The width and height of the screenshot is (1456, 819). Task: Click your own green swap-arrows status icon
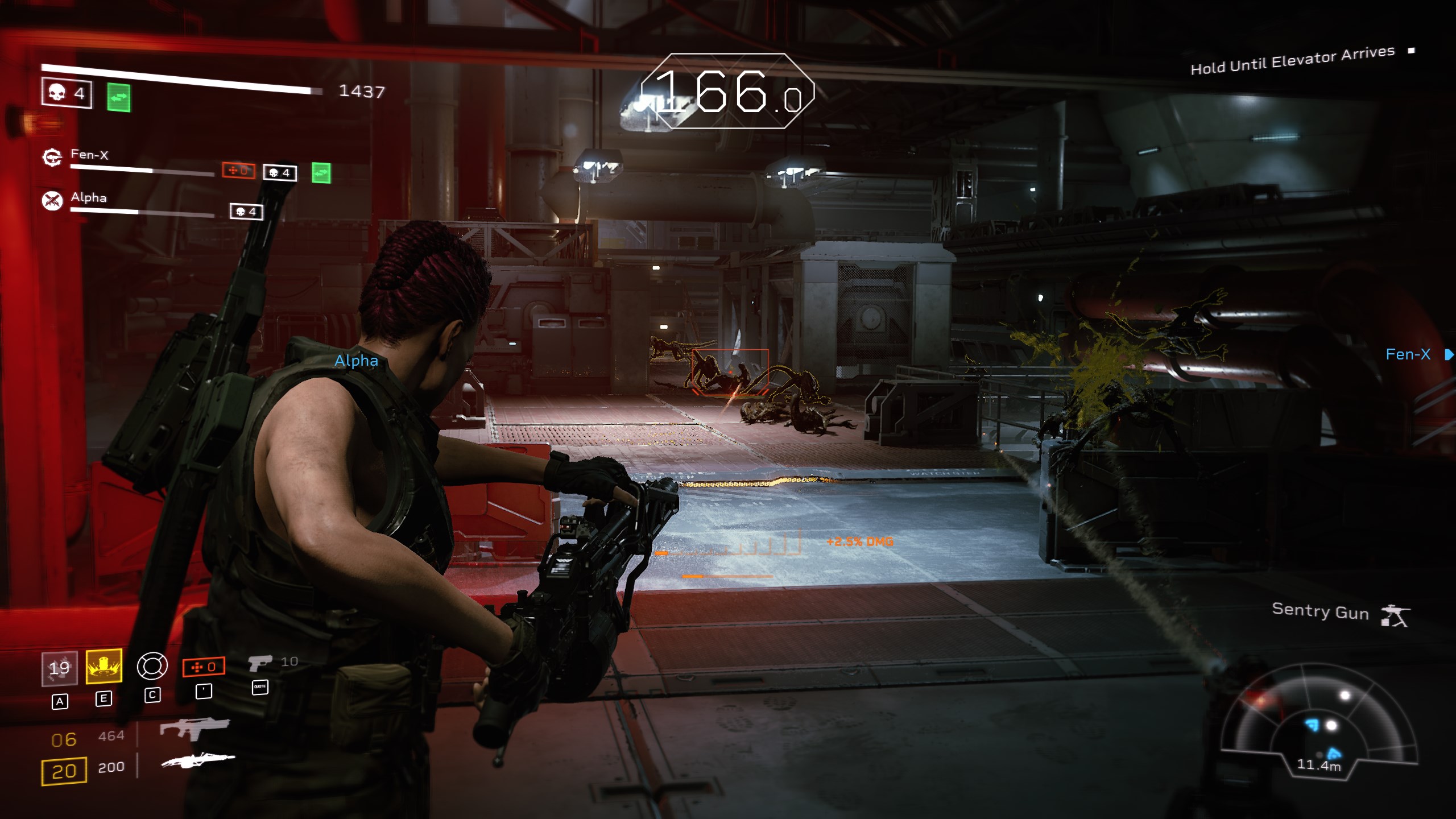click(x=119, y=98)
